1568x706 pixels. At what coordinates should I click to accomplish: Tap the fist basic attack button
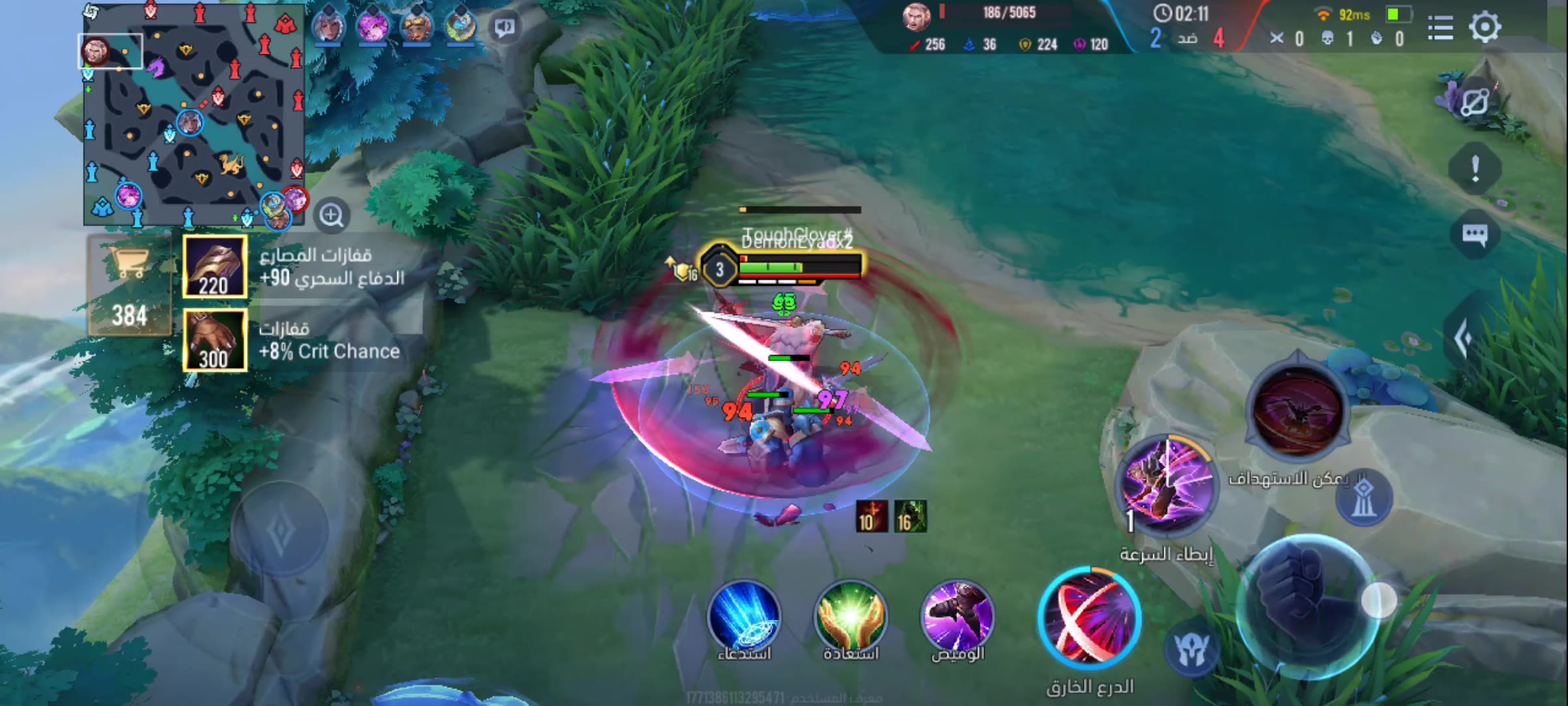pos(1308,601)
